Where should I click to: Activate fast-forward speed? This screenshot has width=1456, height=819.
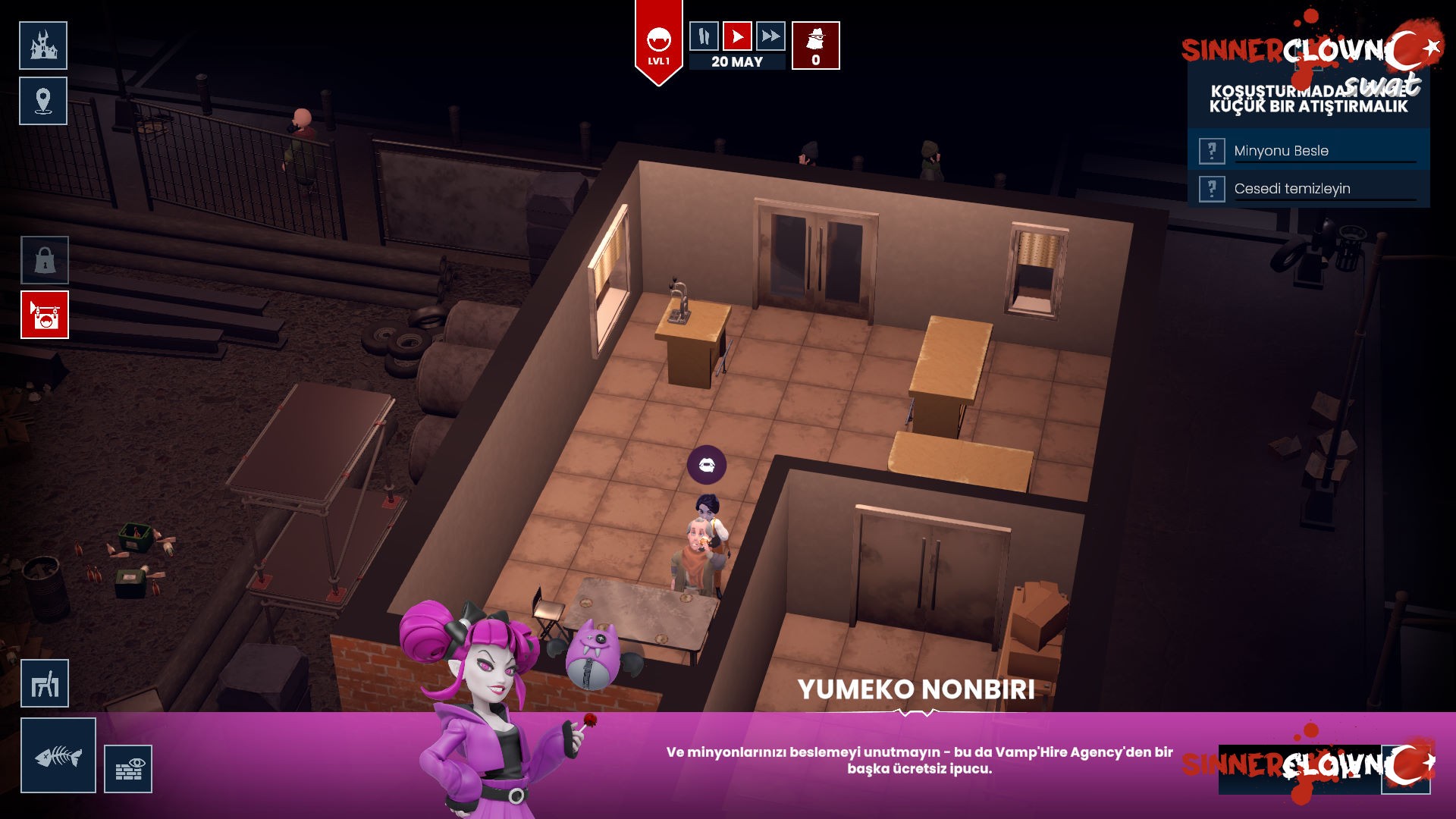[x=770, y=36]
